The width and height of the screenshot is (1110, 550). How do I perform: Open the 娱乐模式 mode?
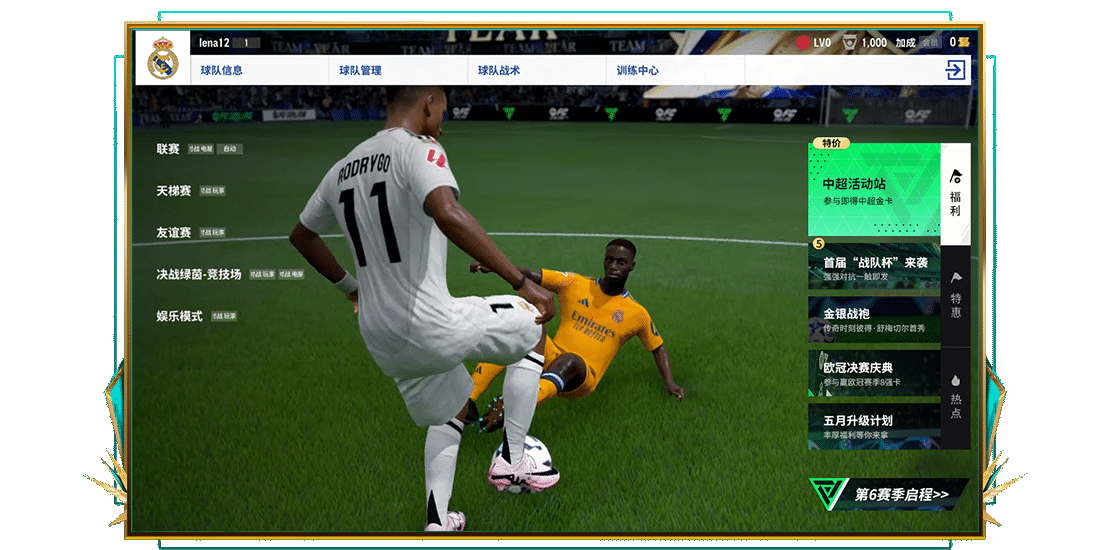pos(179,316)
